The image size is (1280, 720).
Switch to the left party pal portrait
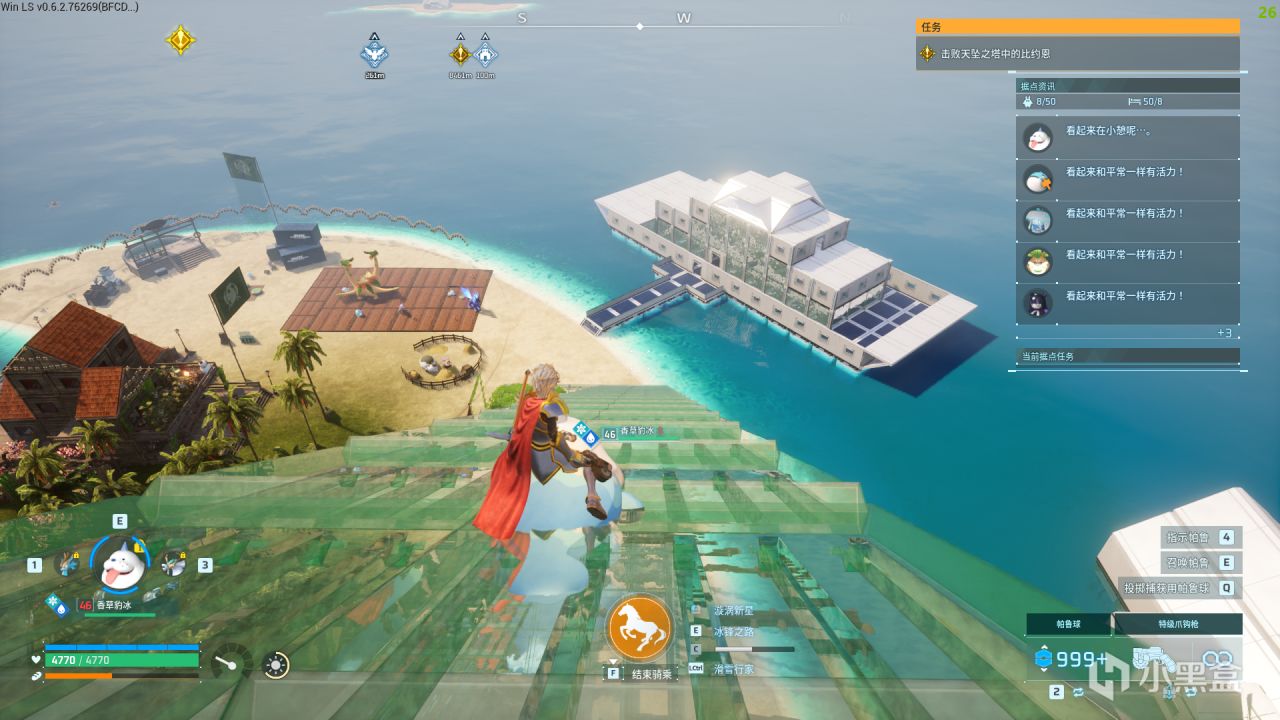(68, 563)
